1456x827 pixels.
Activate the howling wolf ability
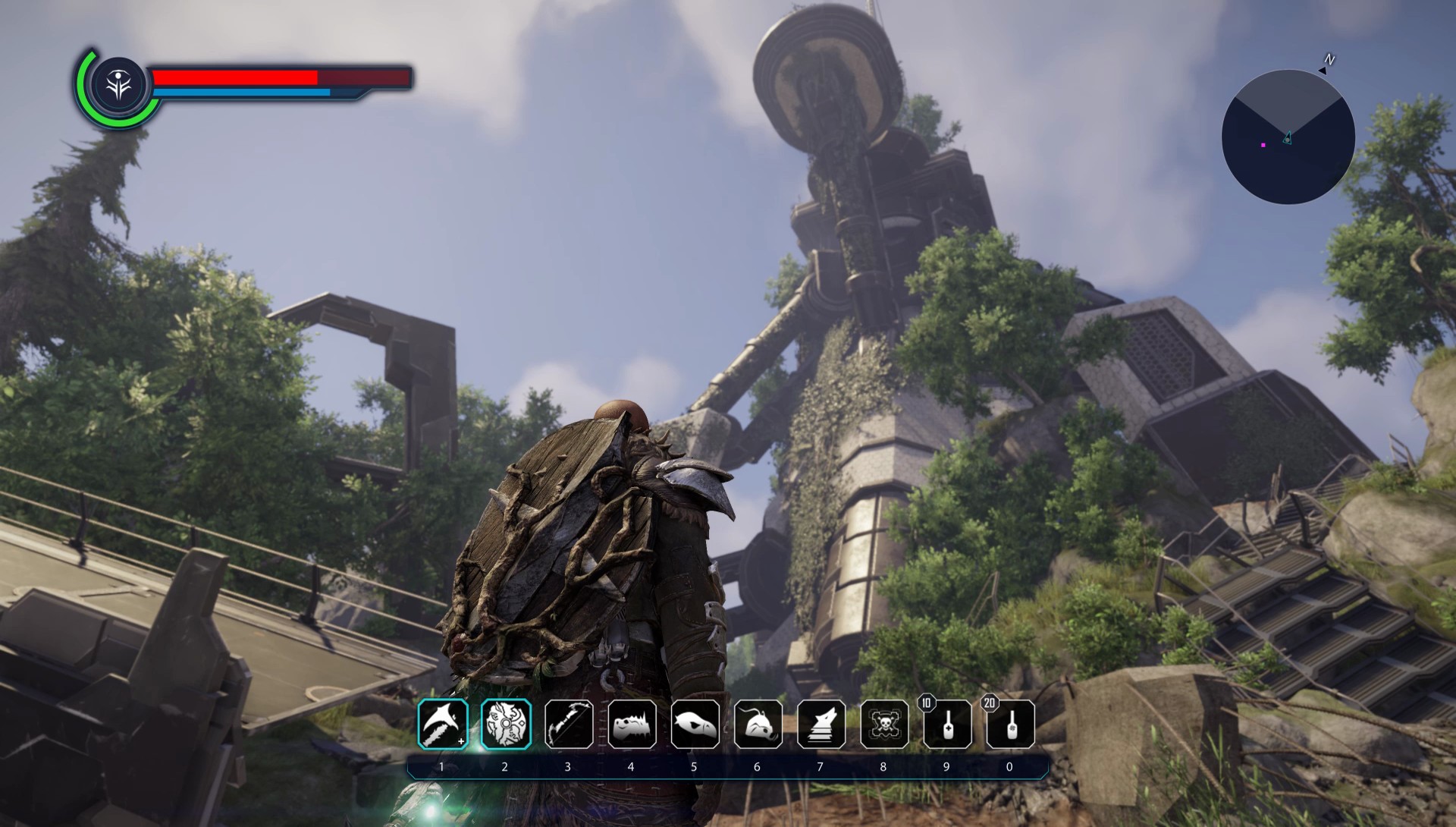pyautogui.click(x=821, y=724)
